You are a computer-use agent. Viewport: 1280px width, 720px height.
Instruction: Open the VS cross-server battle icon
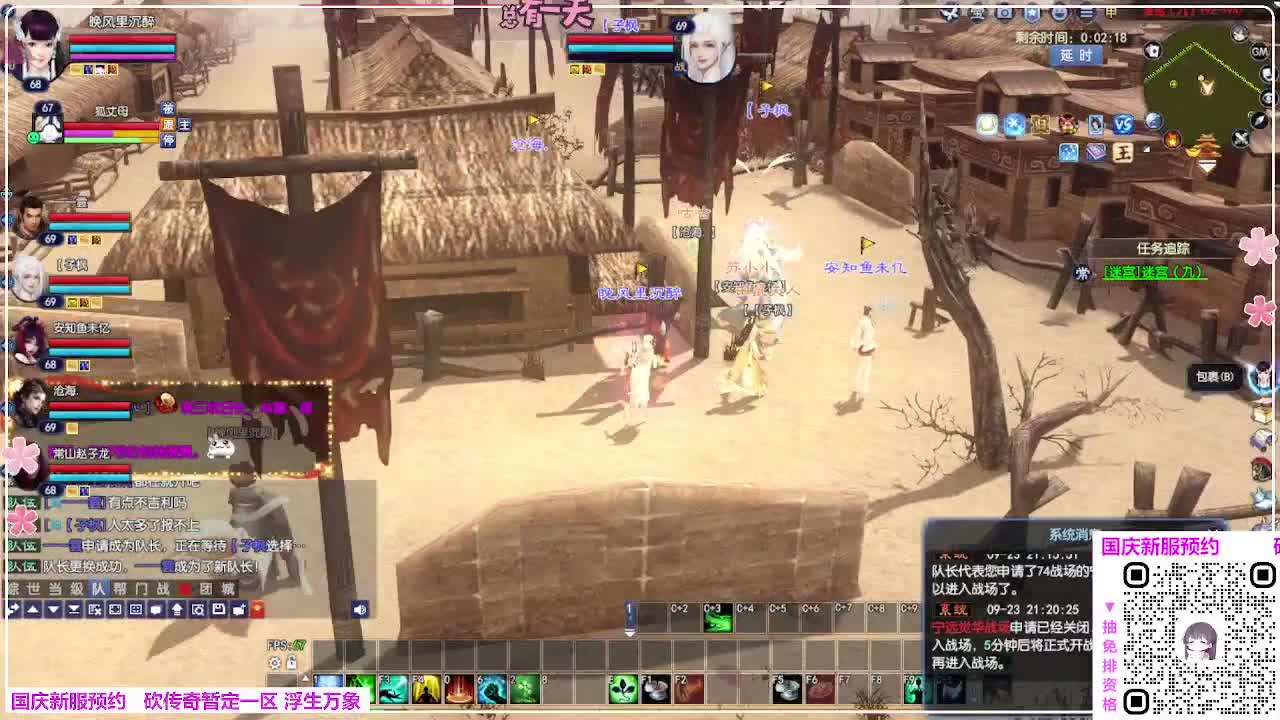click(1124, 124)
